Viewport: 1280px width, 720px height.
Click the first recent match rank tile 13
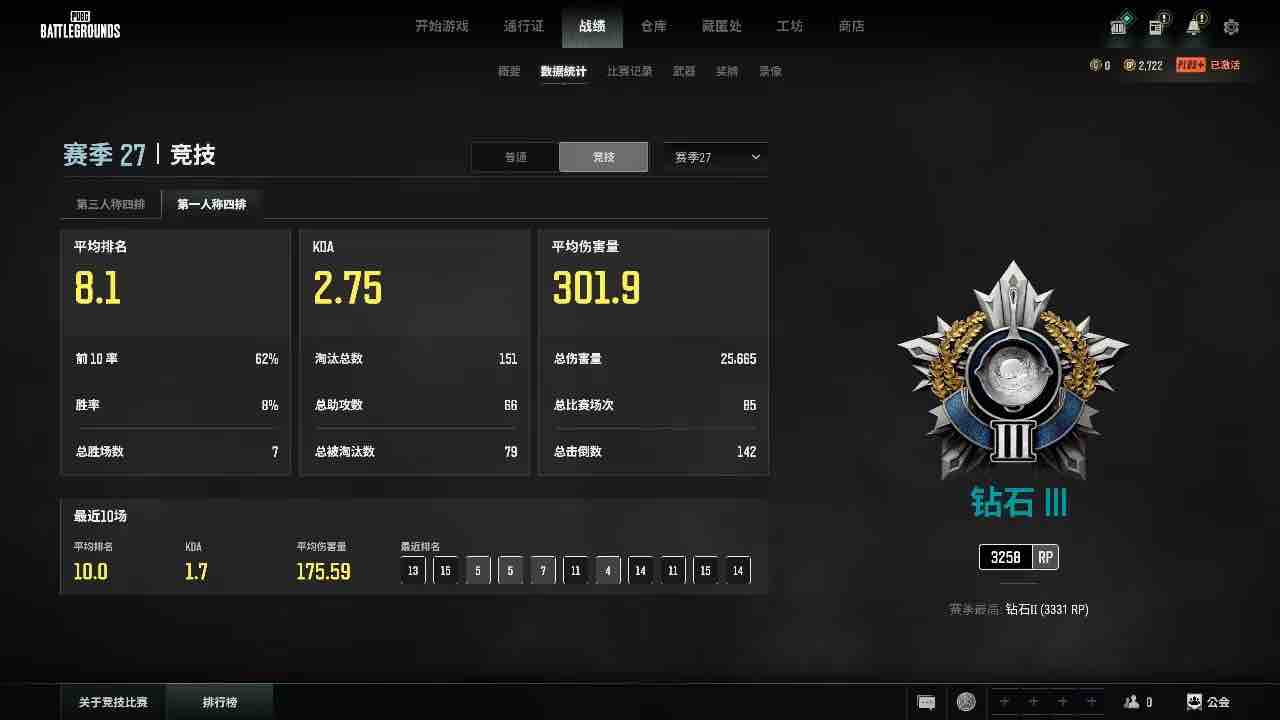[x=413, y=570]
